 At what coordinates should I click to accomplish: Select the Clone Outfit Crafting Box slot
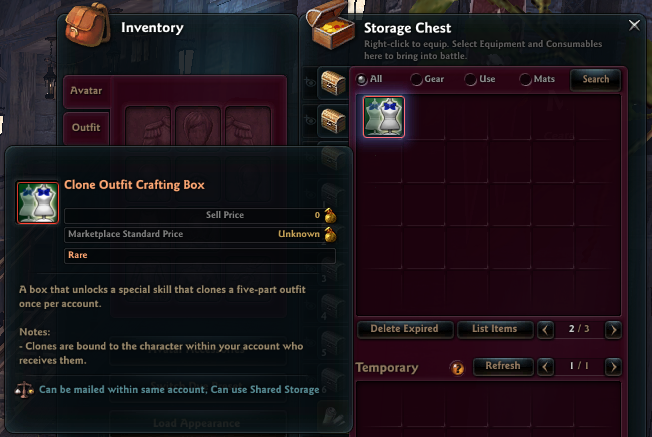click(x=384, y=117)
